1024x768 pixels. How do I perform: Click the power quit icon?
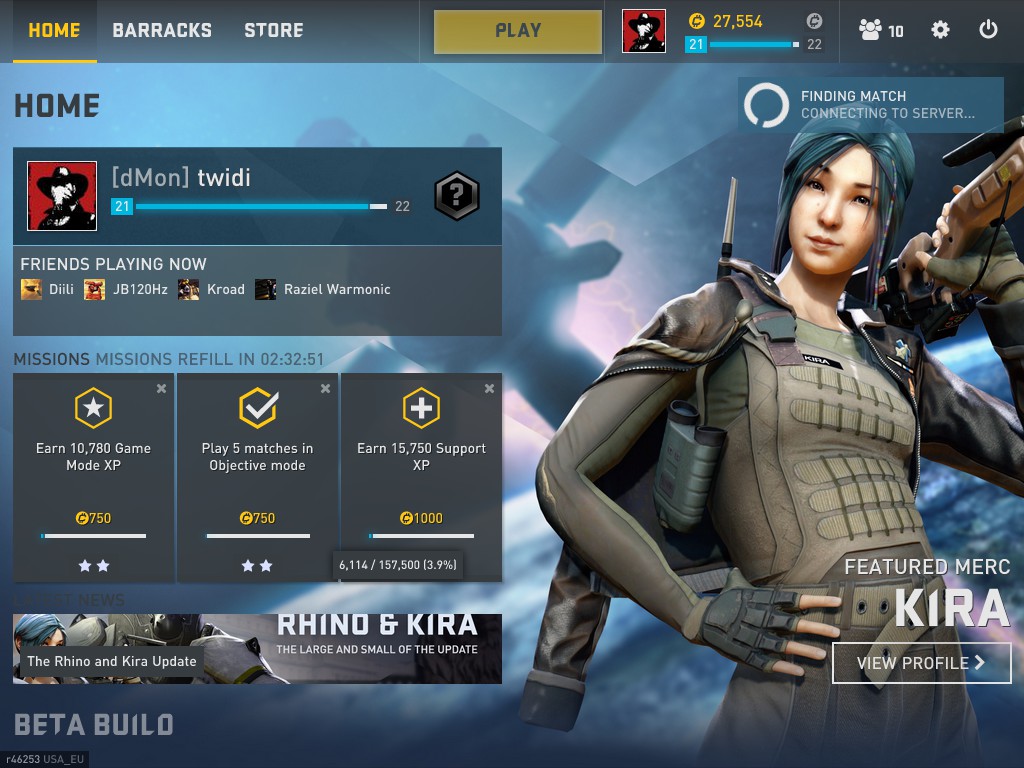(988, 30)
